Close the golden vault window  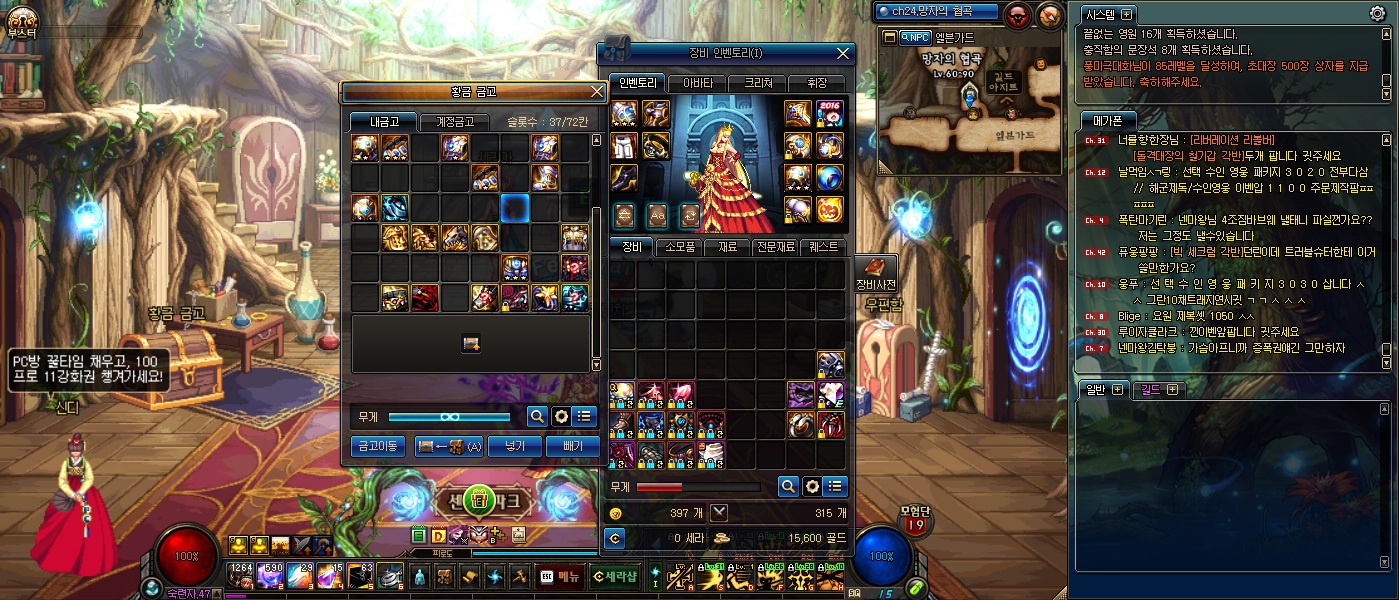pyautogui.click(x=597, y=92)
